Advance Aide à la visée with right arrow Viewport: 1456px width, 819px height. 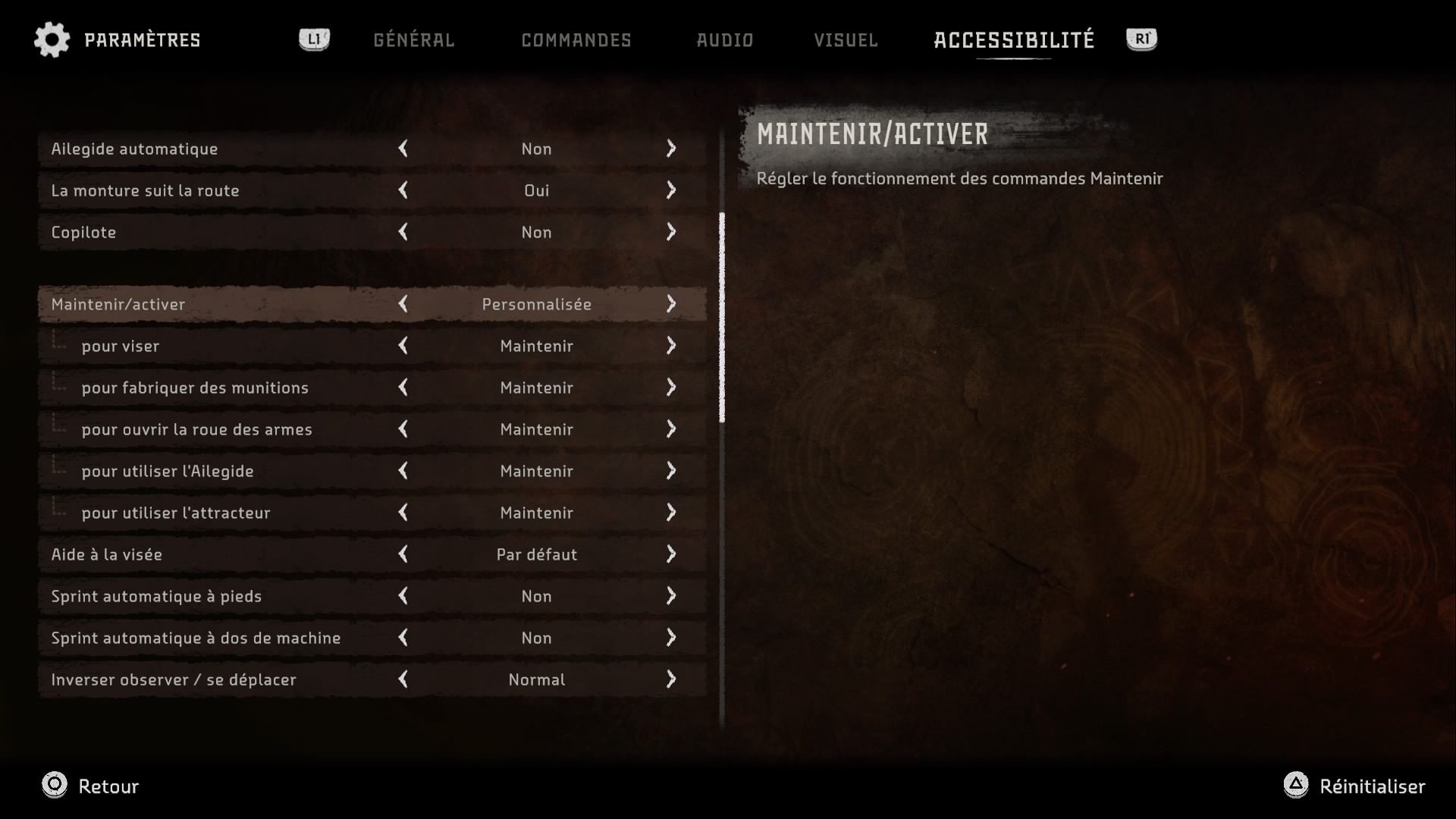click(x=671, y=554)
